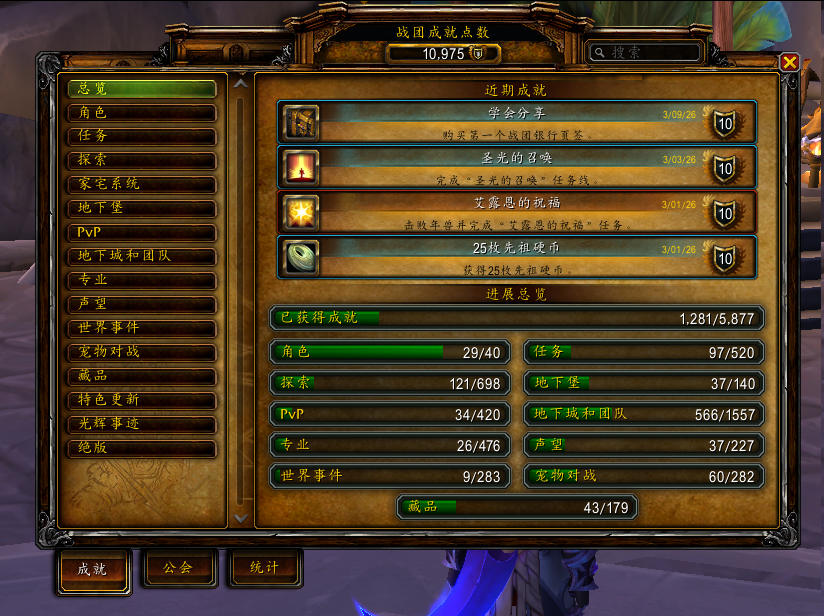Select the 世界事件 sidebar category

pyautogui.click(x=141, y=328)
